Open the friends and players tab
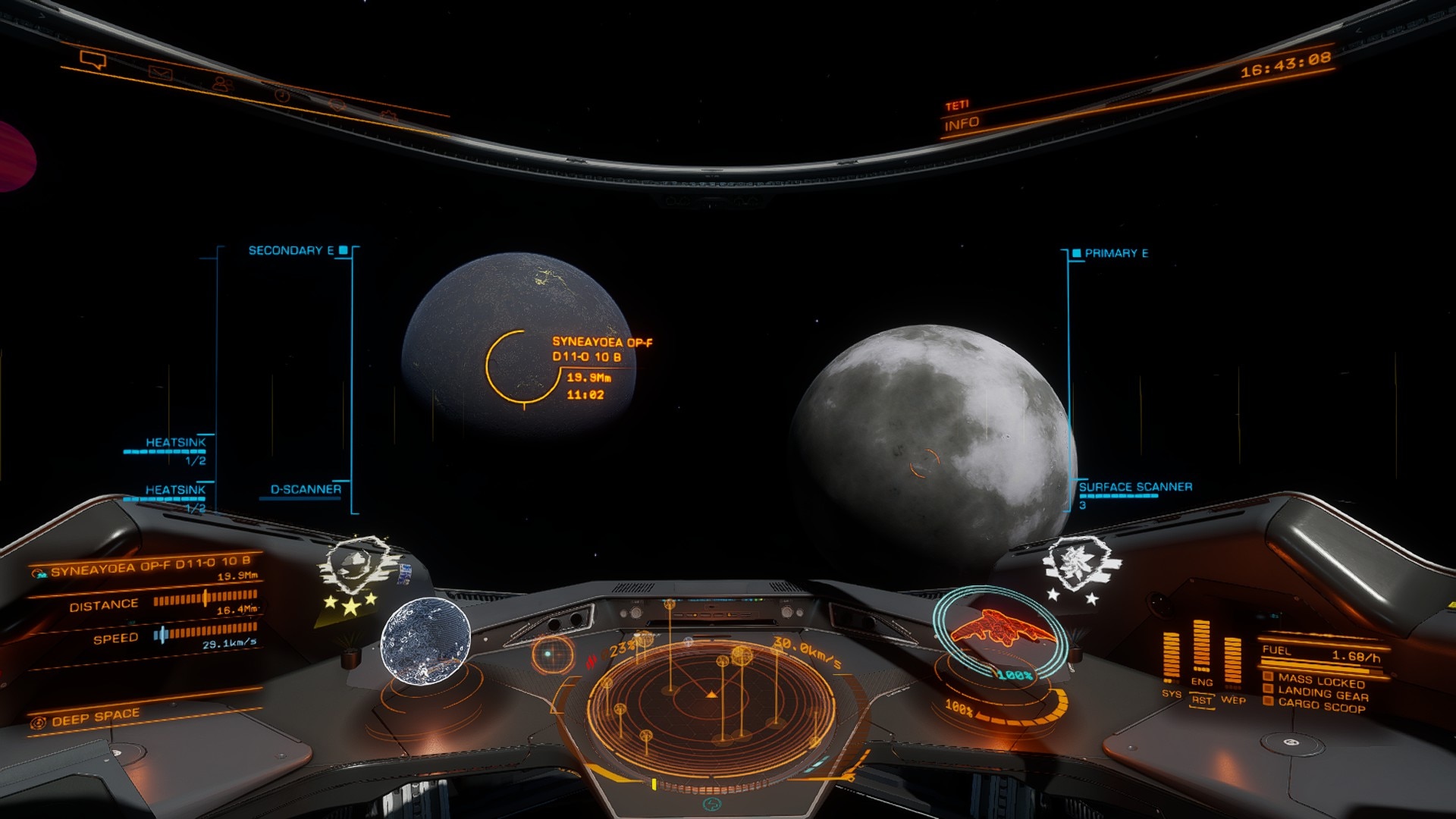Screen dimensions: 1456x819 pos(221,84)
